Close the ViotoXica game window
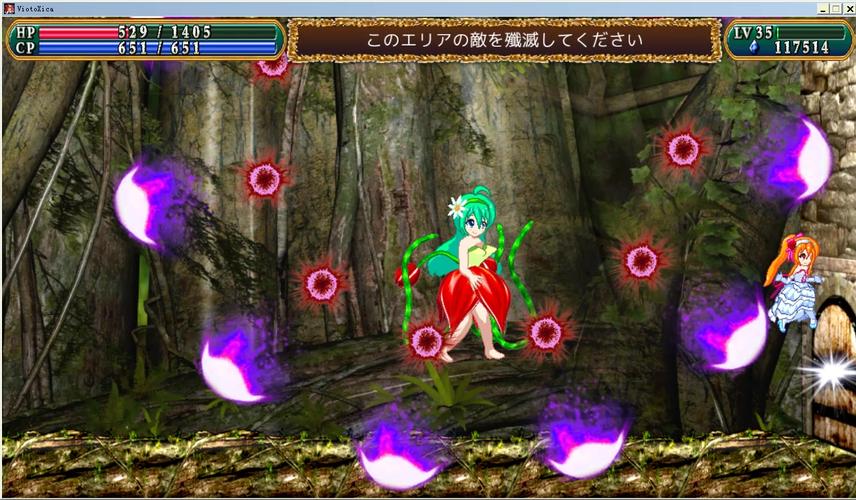 (849, 8)
